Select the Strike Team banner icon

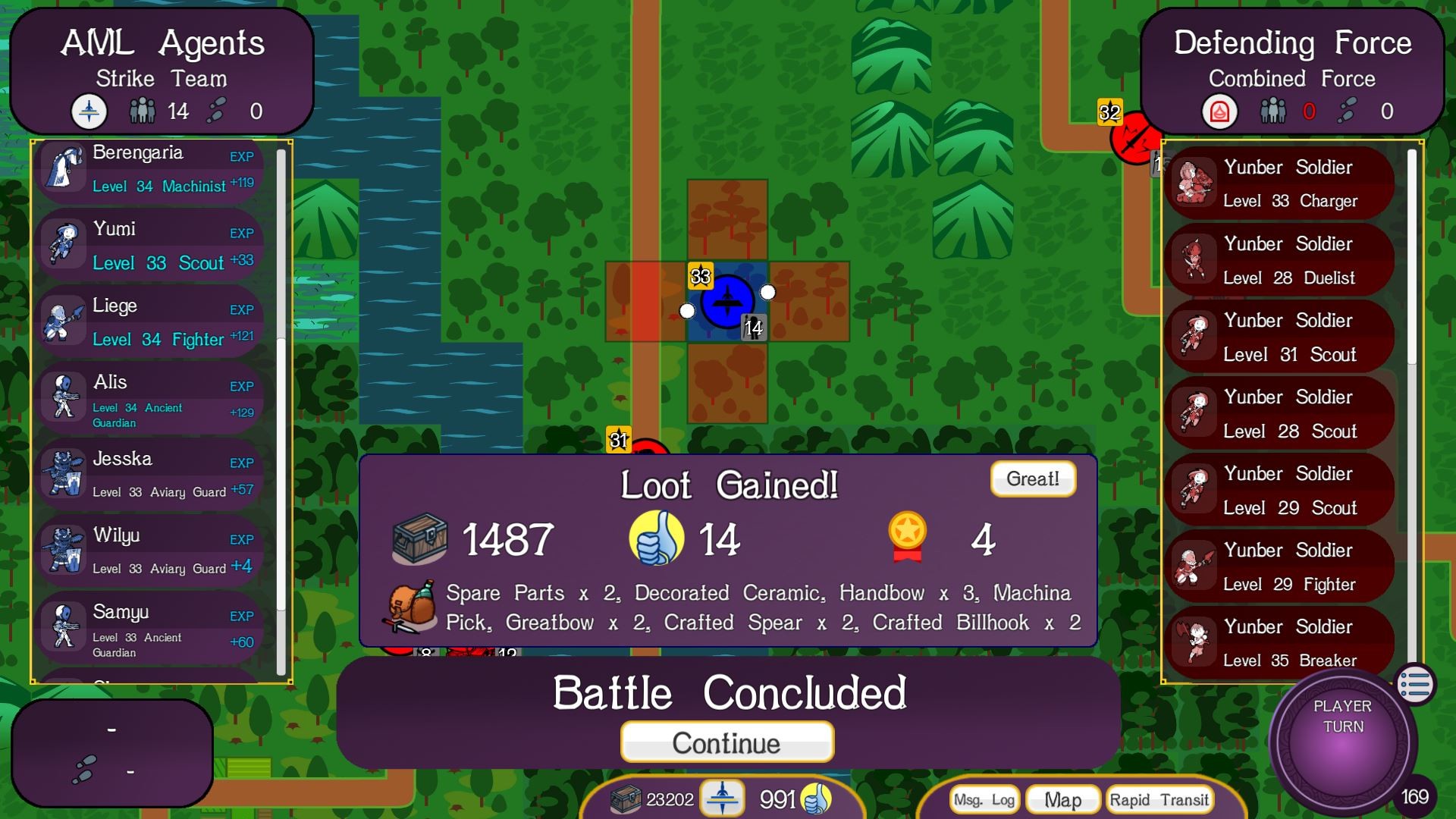pos(89,111)
